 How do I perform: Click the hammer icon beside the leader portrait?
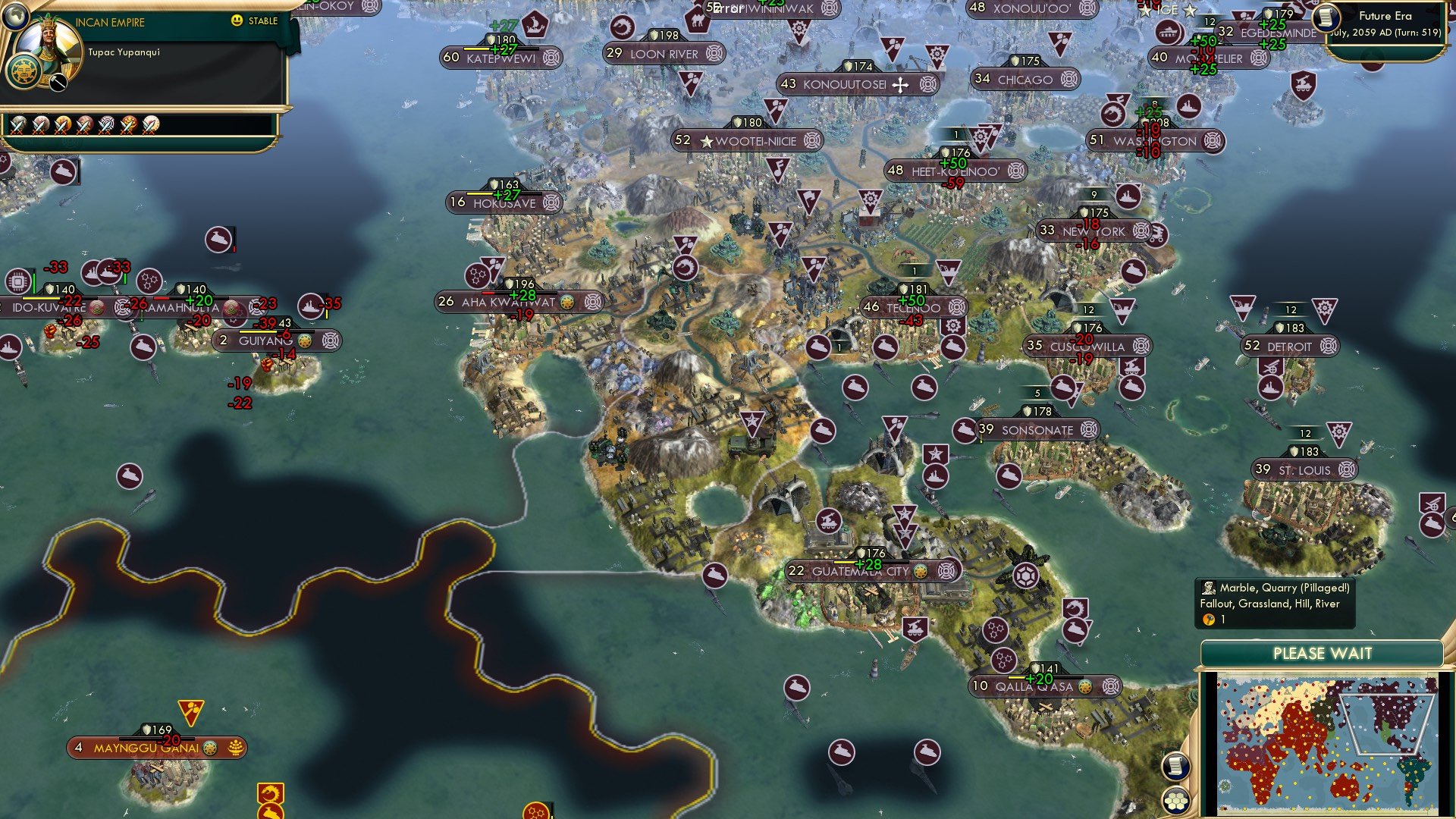point(57,83)
